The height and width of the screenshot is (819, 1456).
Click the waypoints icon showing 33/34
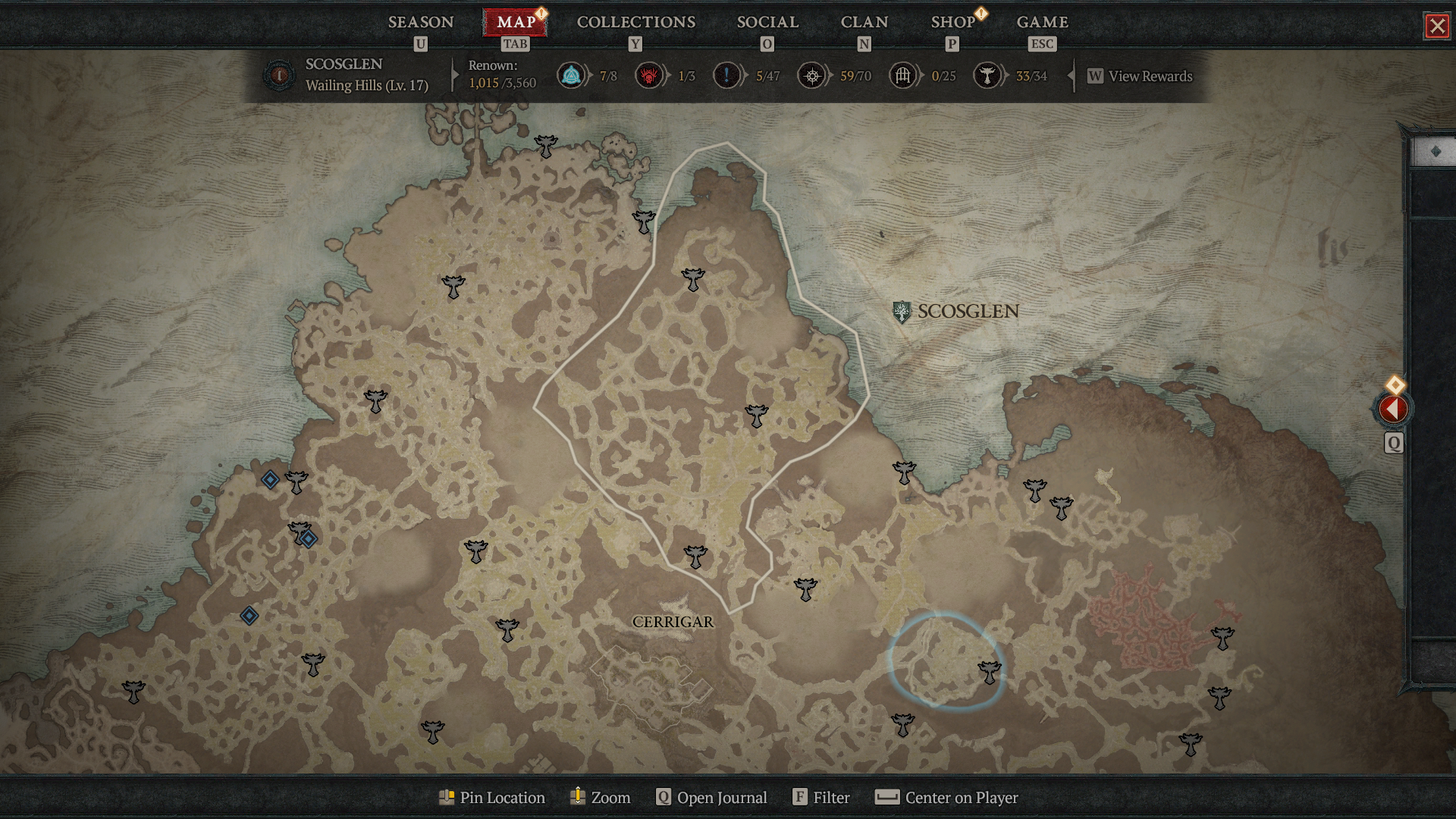(x=988, y=76)
